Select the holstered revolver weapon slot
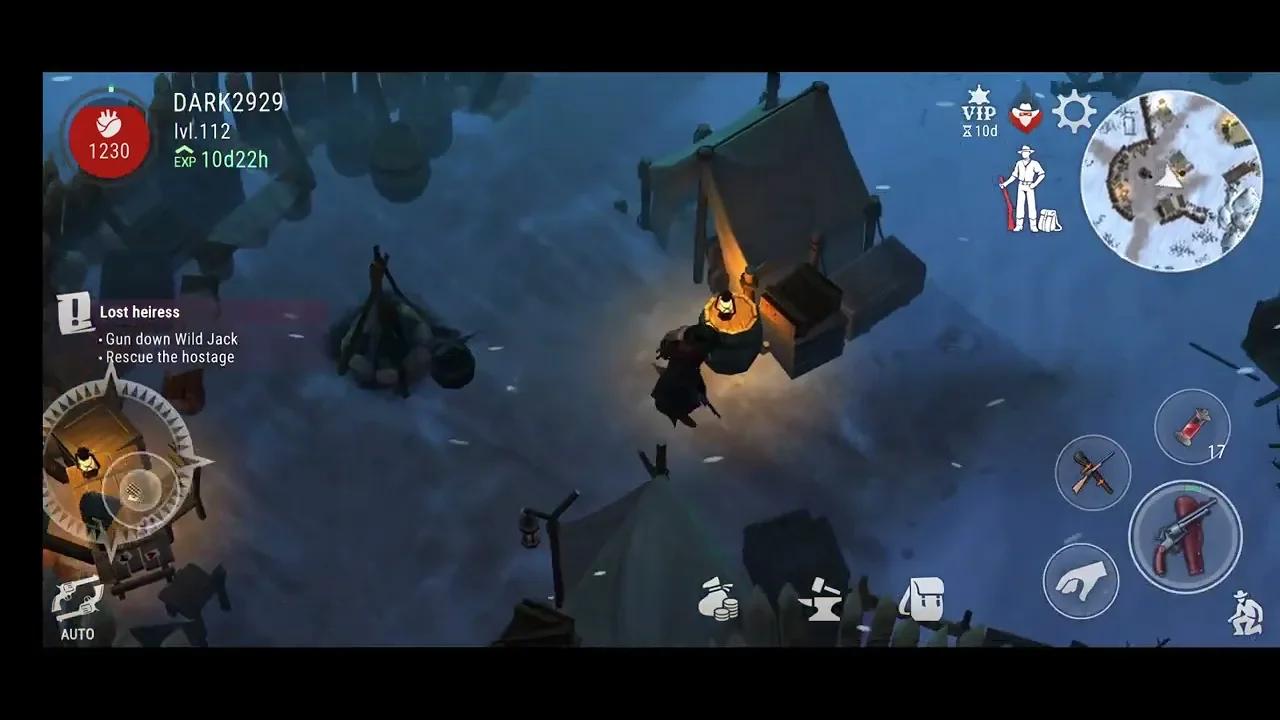The height and width of the screenshot is (720, 1280). [1186, 537]
